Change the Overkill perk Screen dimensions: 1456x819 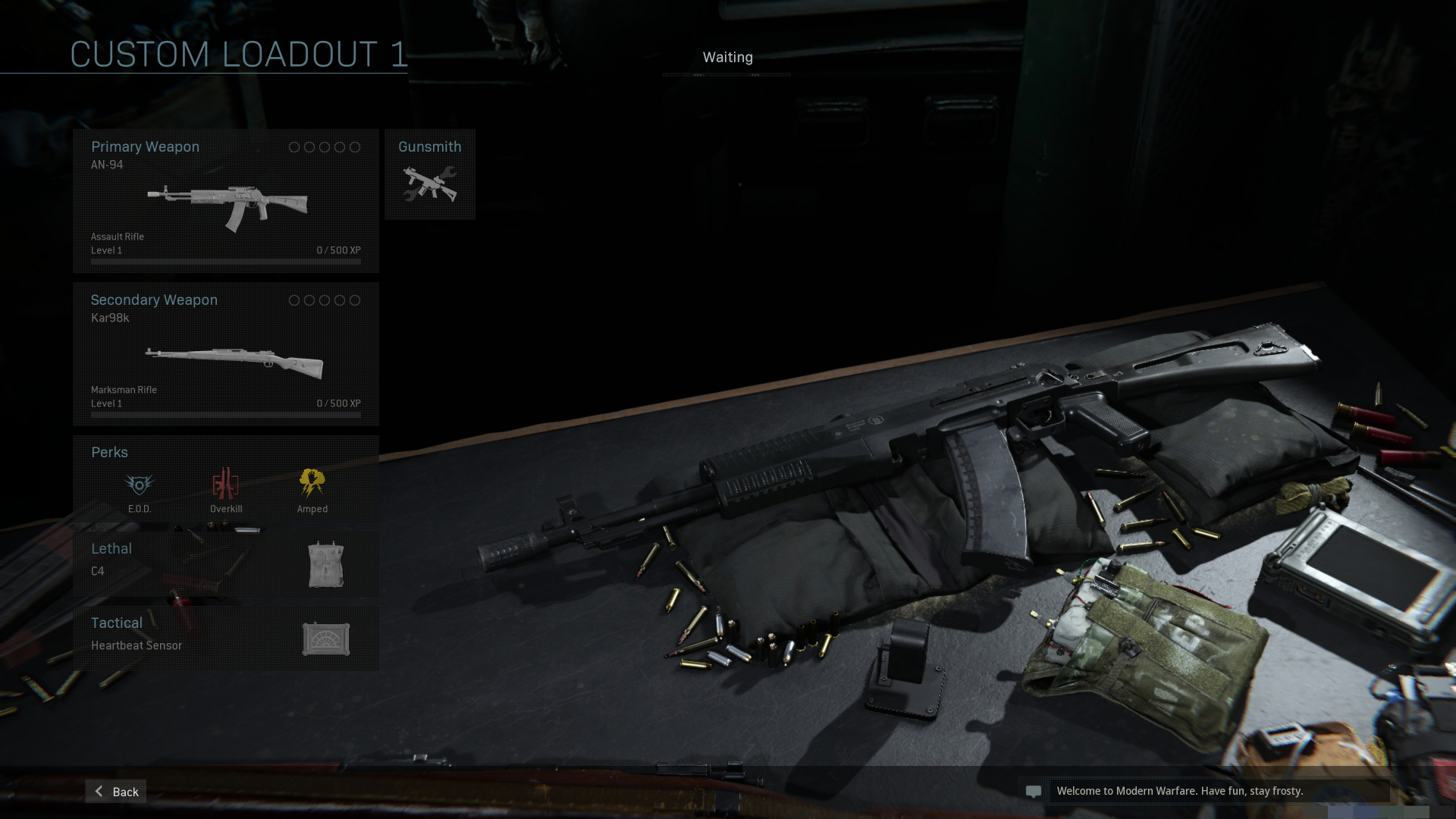(226, 489)
